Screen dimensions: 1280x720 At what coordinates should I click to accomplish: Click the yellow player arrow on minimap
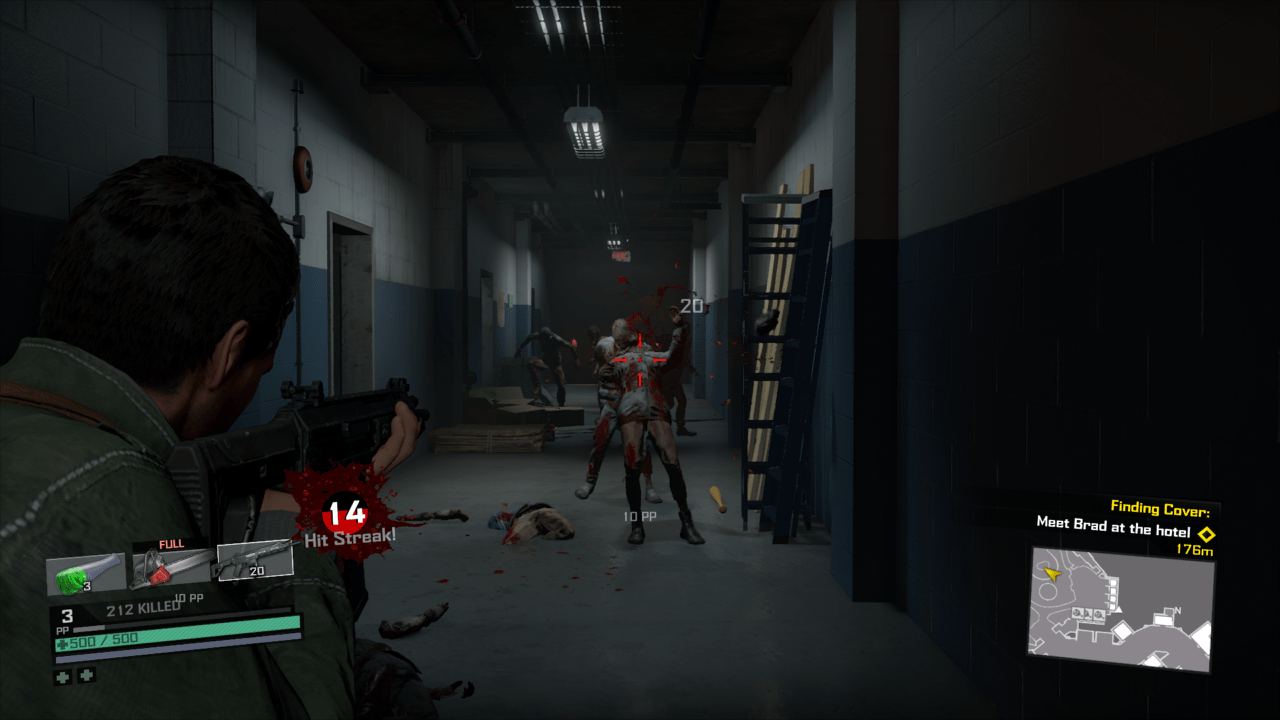1051,574
